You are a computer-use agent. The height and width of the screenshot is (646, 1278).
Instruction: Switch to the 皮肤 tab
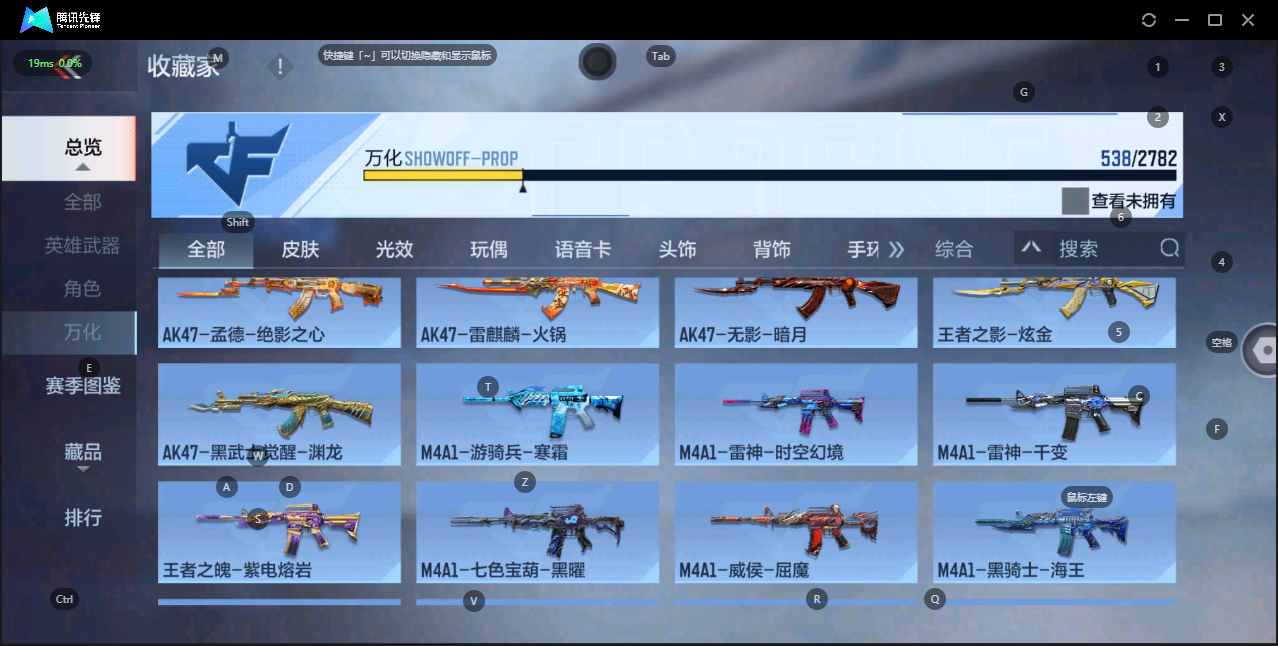[300, 249]
